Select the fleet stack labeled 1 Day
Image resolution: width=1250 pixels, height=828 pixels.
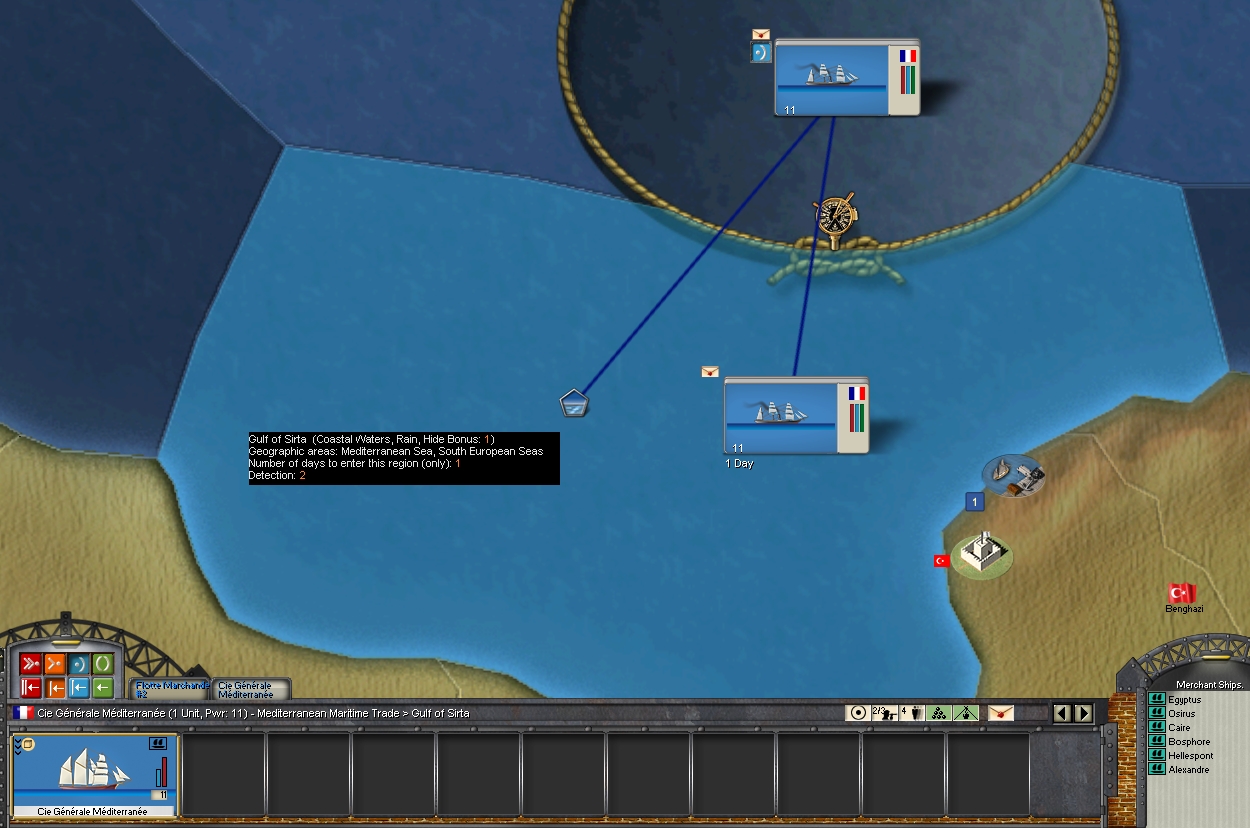[796, 415]
